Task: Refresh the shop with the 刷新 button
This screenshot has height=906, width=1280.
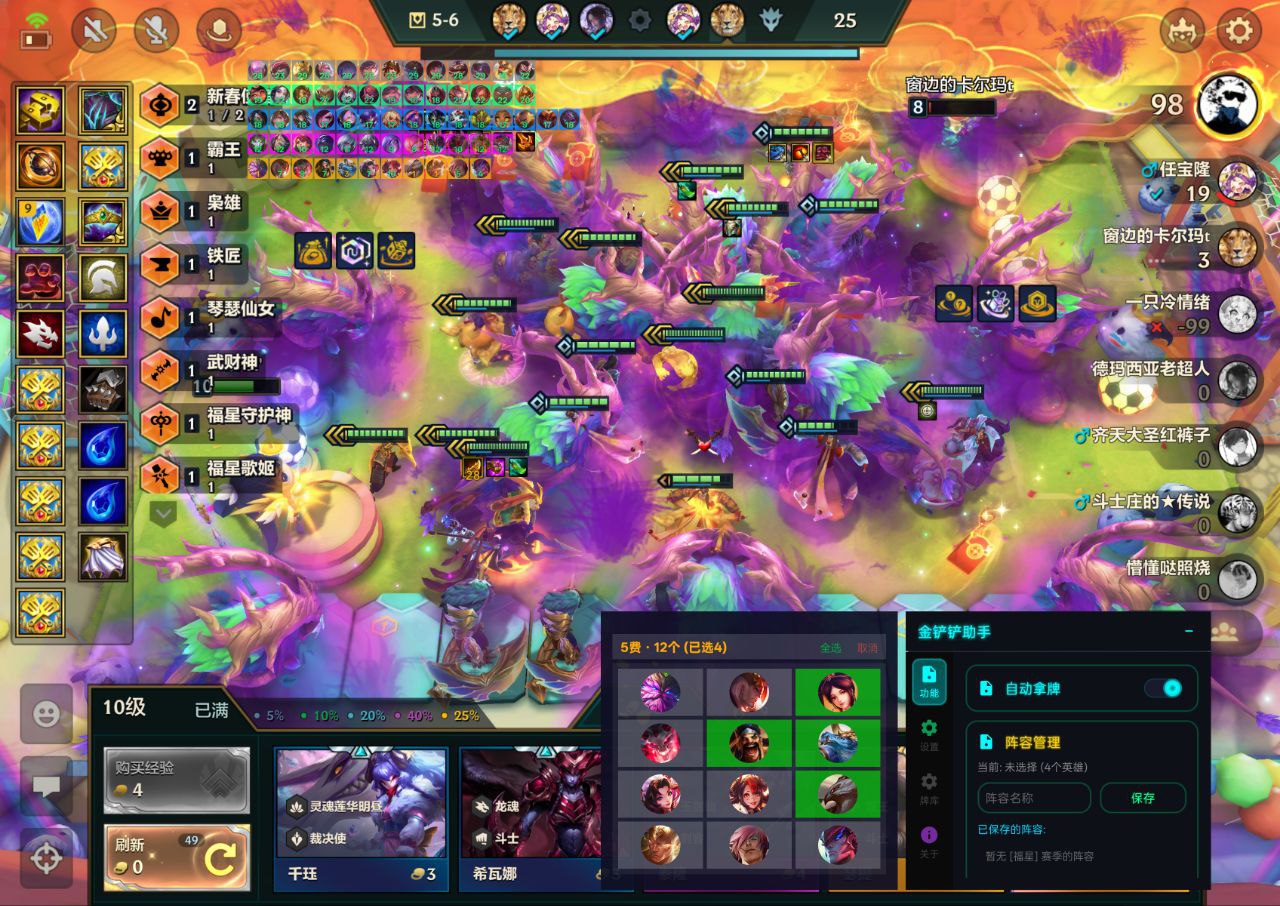Action: (177, 857)
